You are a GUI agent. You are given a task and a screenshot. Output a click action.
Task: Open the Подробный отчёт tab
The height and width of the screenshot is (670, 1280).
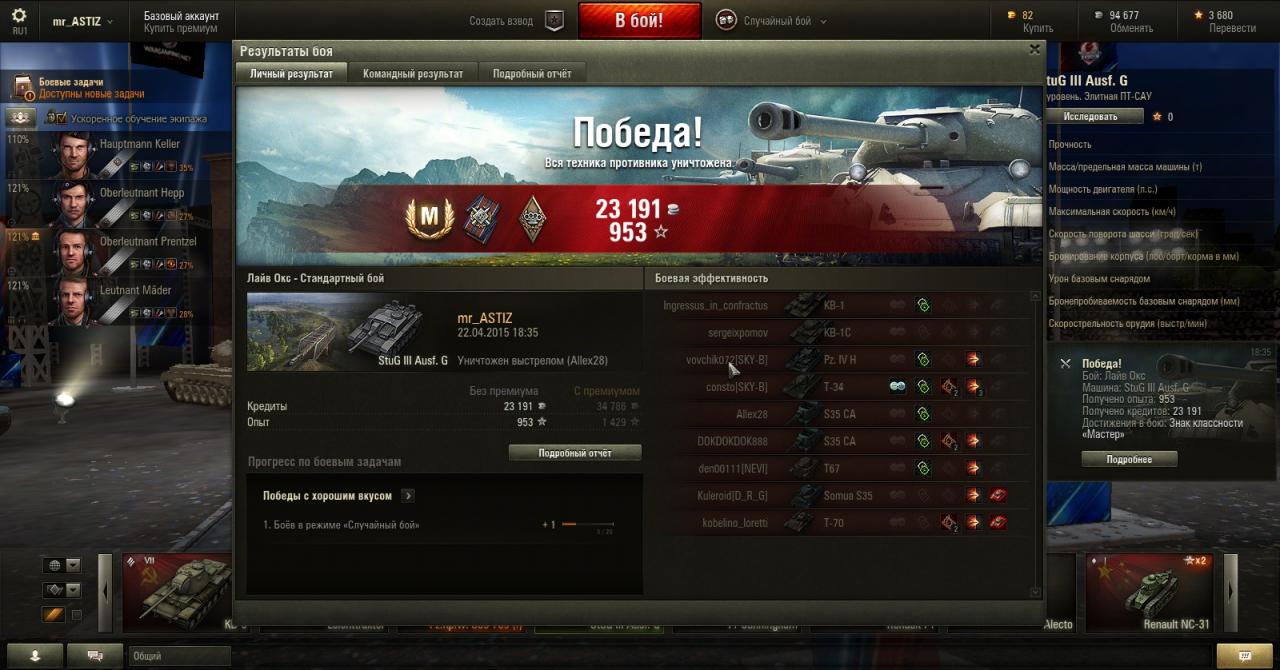pyautogui.click(x=532, y=74)
